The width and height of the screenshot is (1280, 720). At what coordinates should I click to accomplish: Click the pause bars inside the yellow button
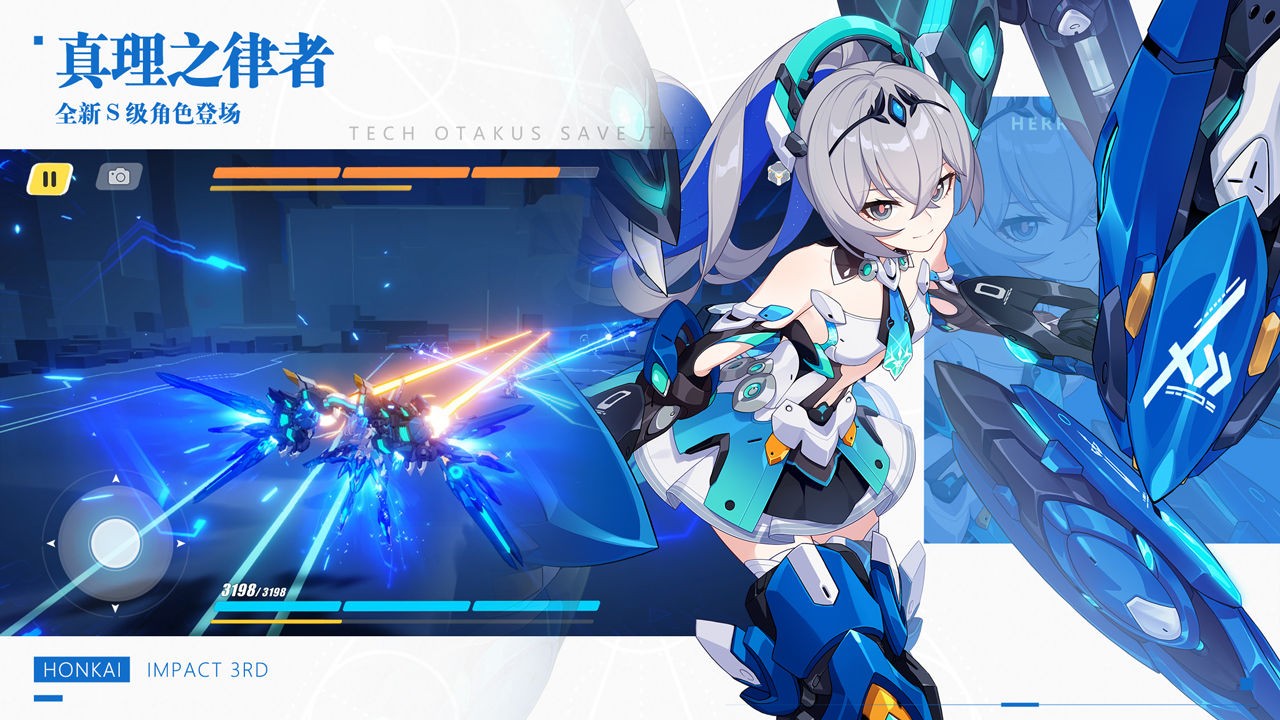coord(48,181)
